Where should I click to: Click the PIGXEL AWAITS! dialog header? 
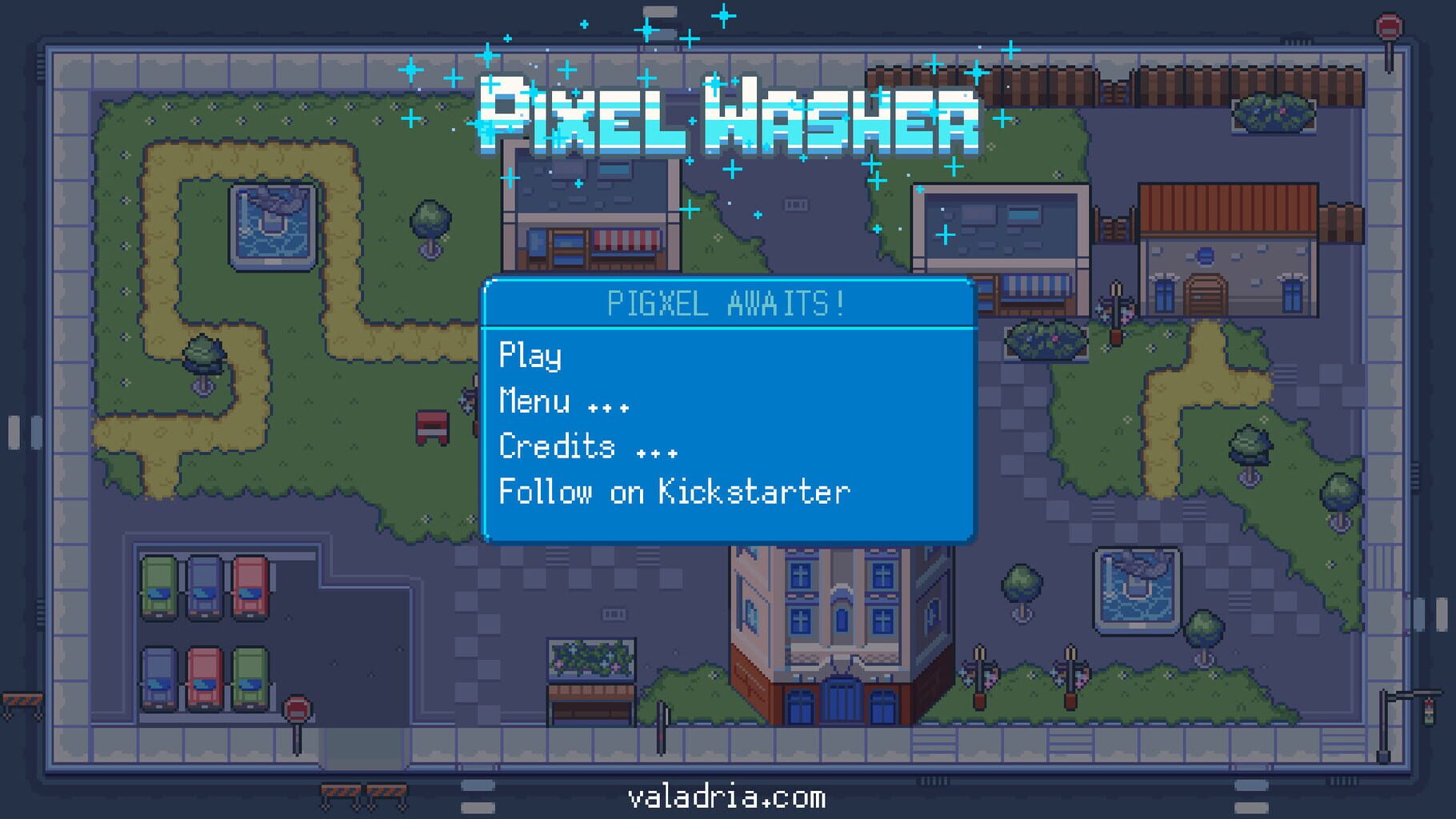click(726, 302)
